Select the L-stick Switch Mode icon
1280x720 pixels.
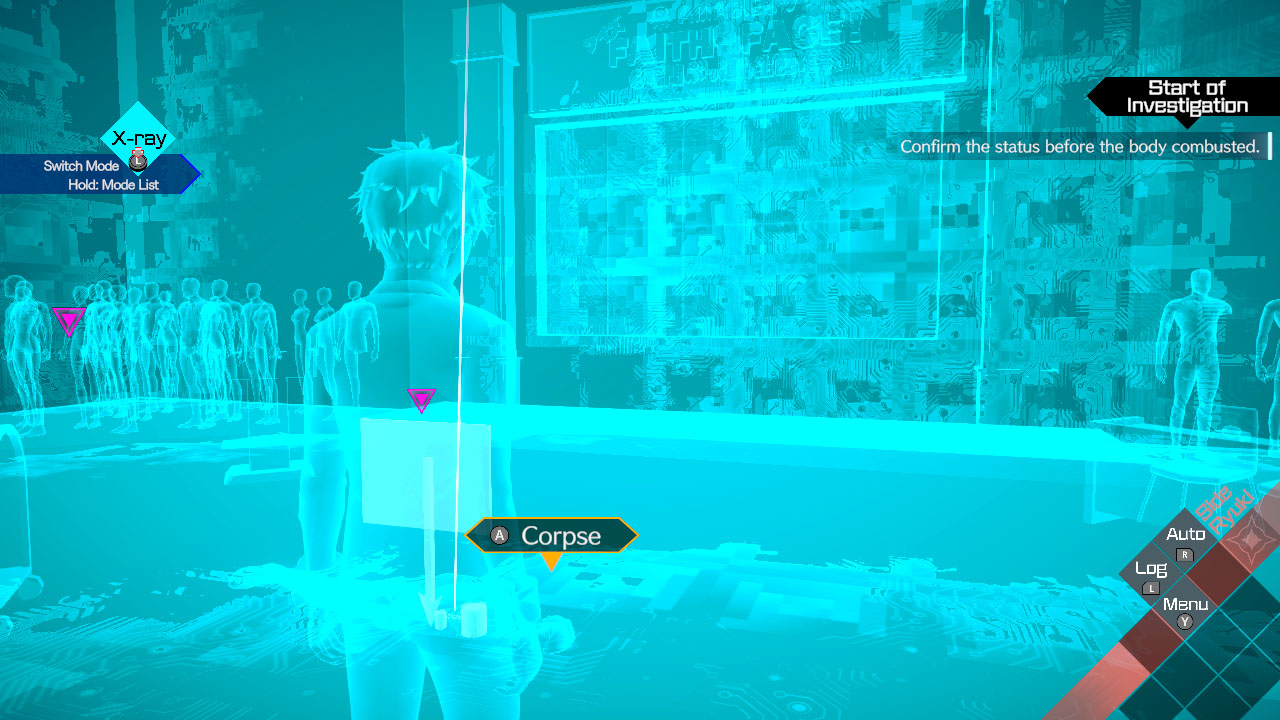click(x=137, y=160)
